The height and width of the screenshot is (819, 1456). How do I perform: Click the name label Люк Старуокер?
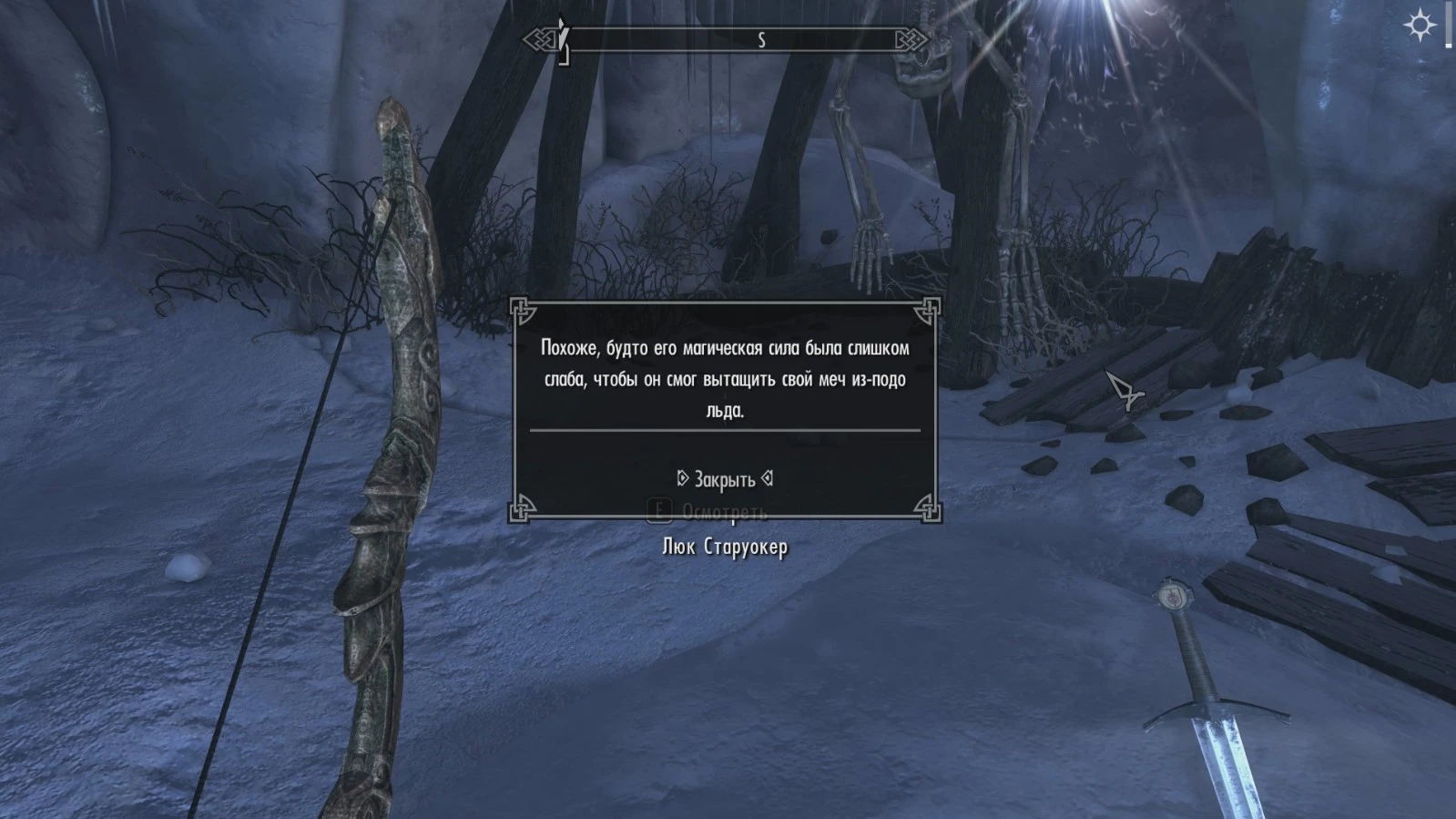pos(726,548)
